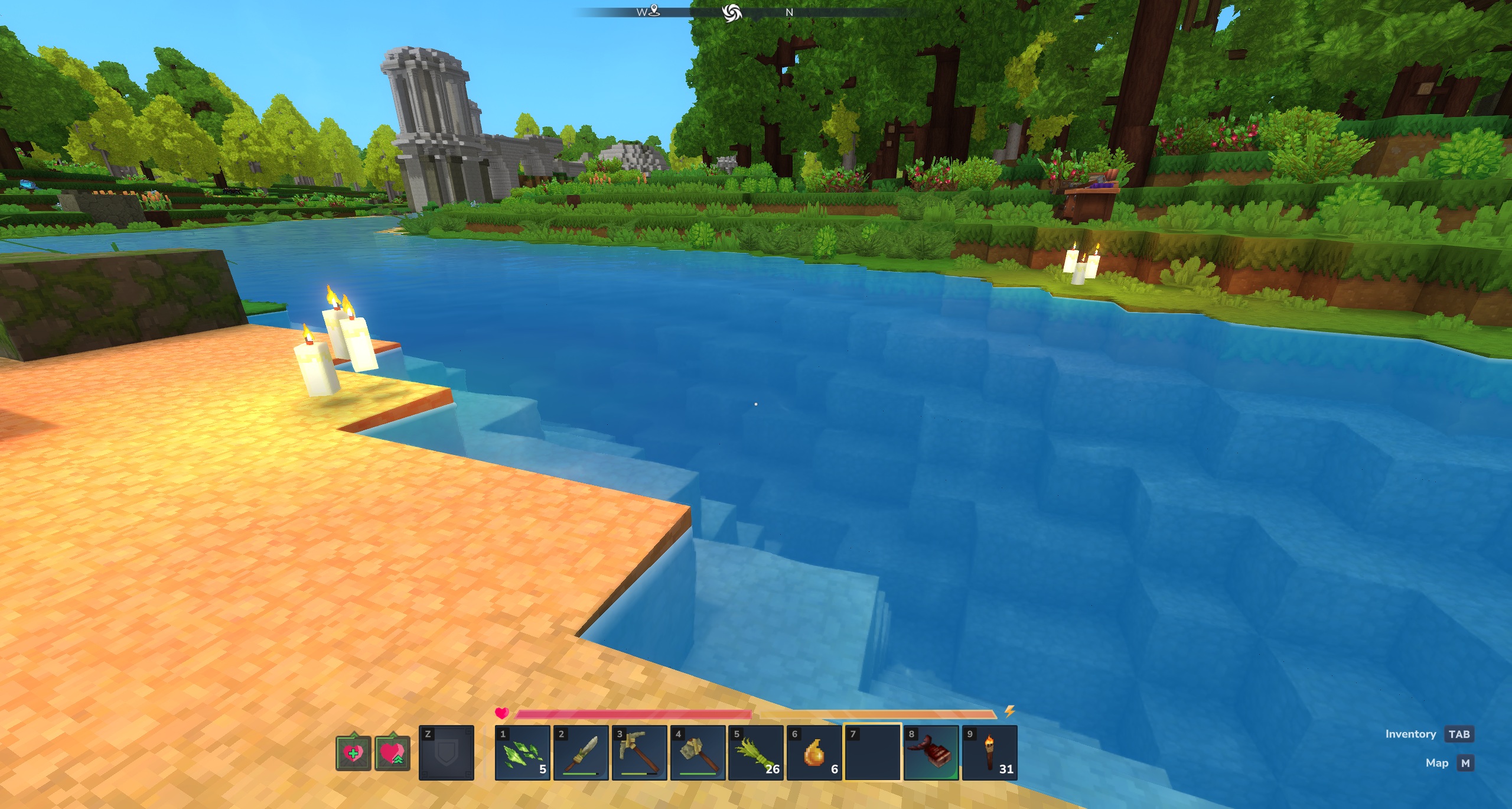Select the raw meat item slot

931,753
